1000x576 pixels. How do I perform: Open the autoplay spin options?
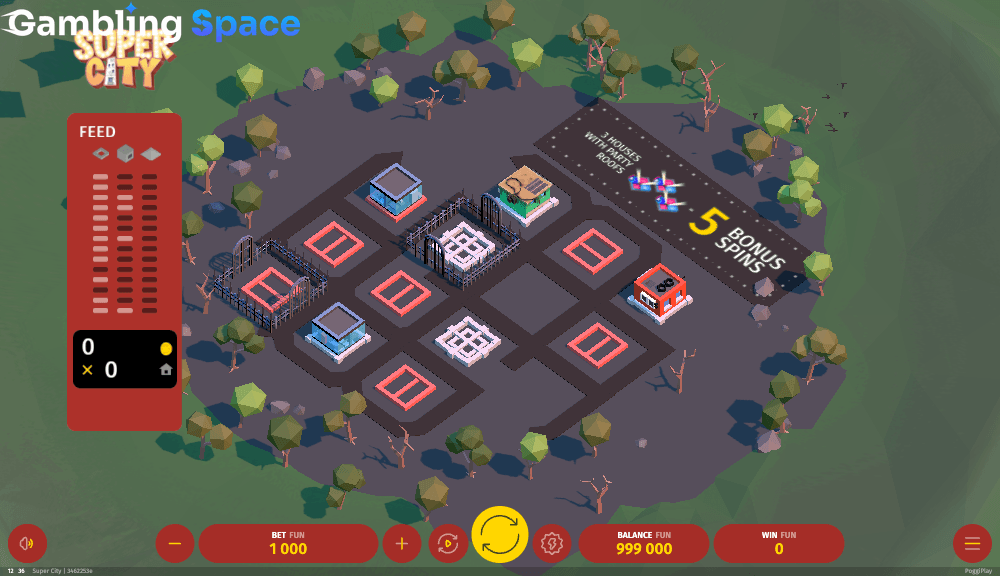448,544
